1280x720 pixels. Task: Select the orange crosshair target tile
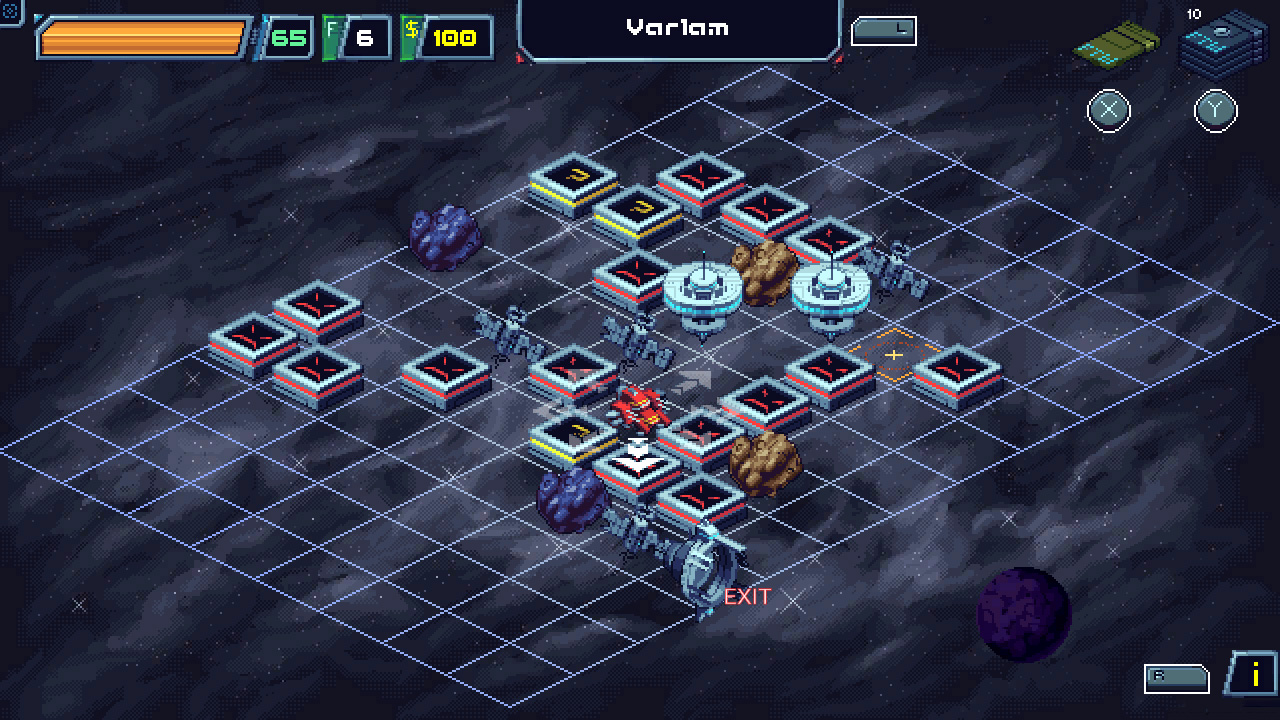893,355
